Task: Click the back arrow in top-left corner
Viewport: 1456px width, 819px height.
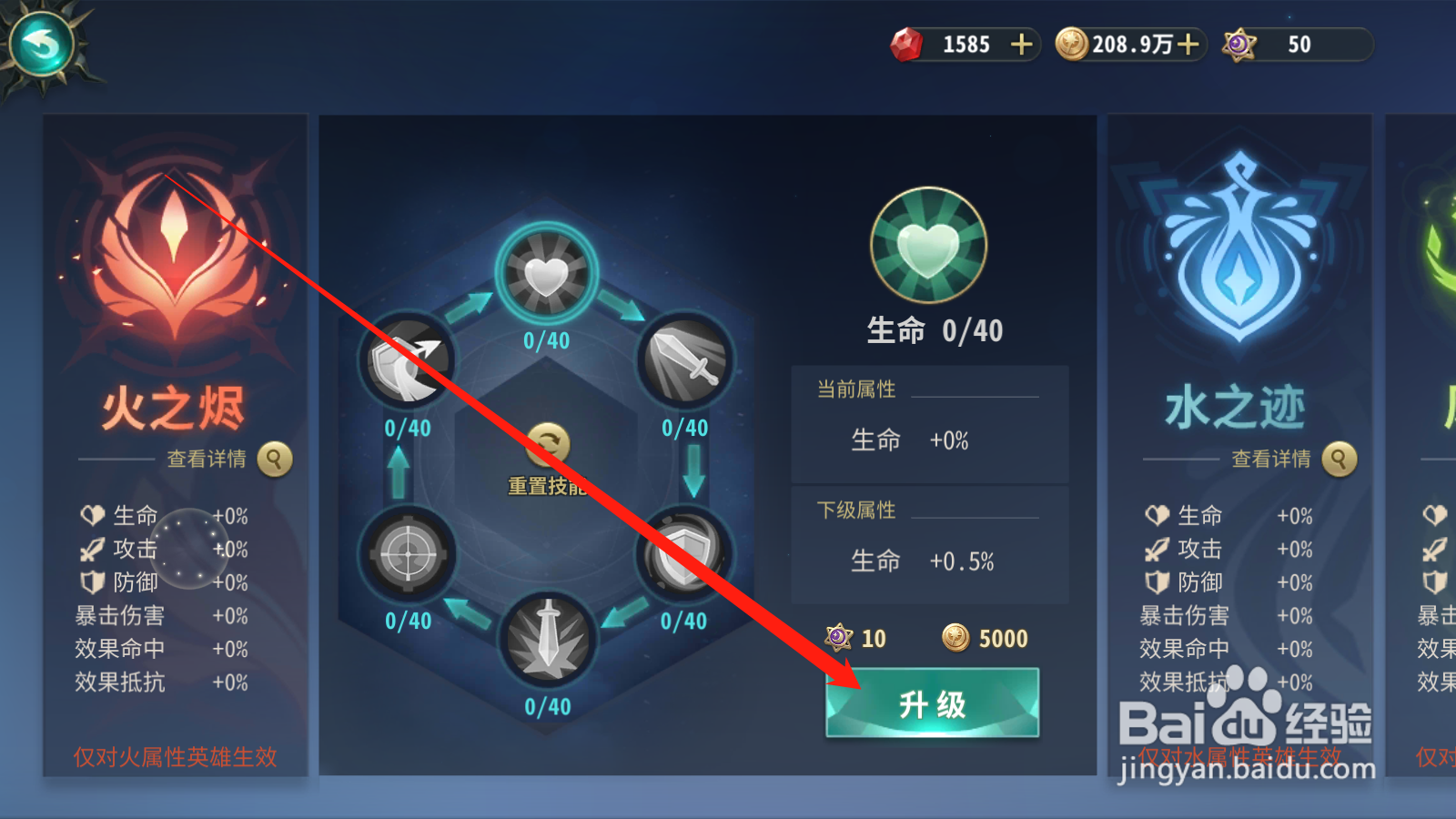Action: coord(41,43)
